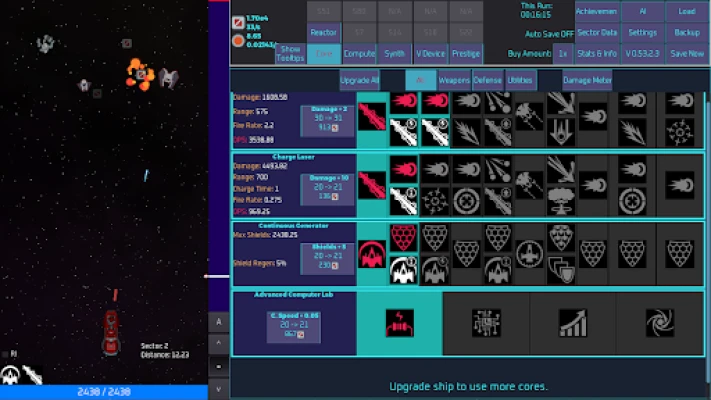
Task: Toggle the Show Tooltips button
Action: [x=289, y=52]
